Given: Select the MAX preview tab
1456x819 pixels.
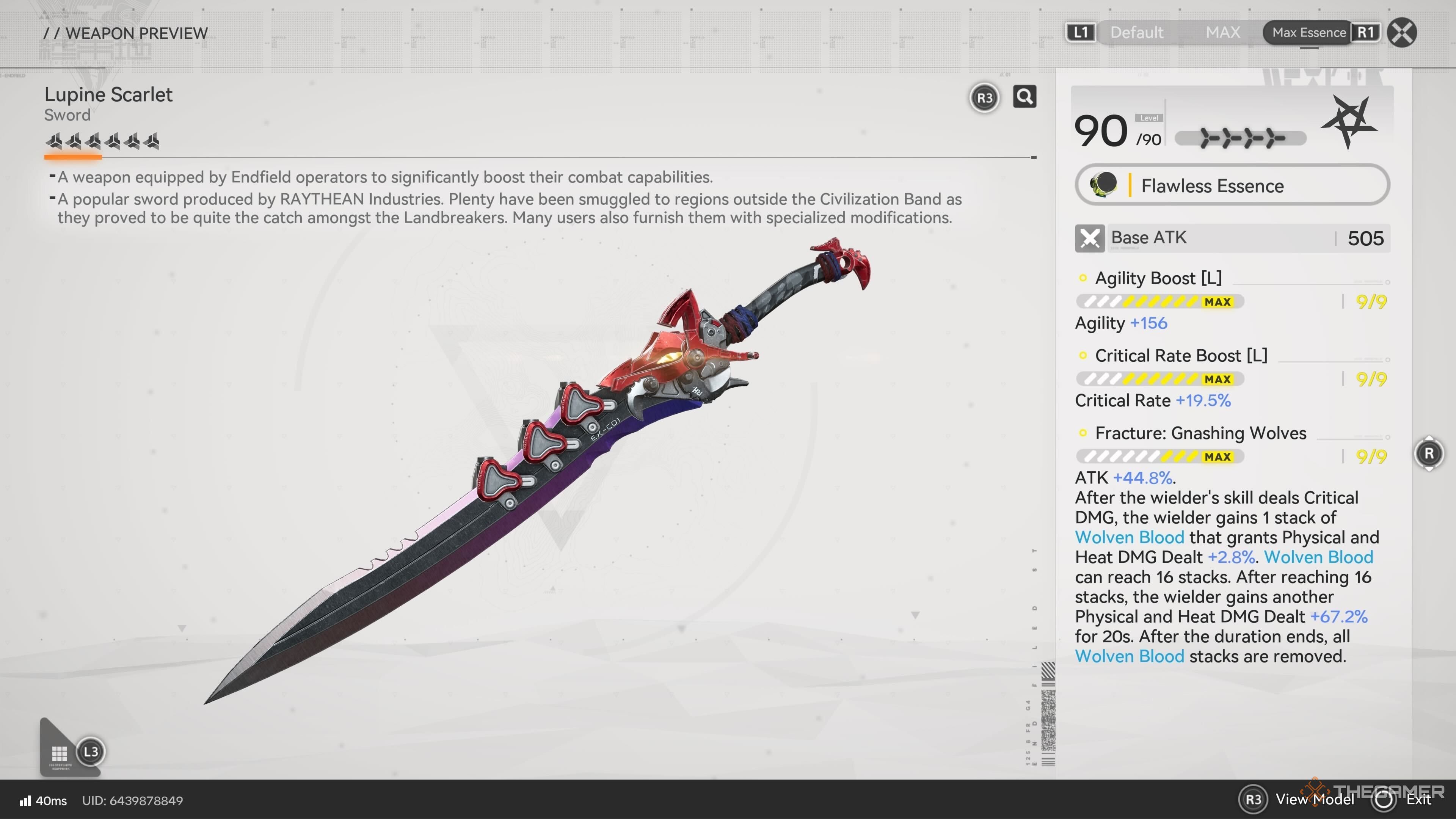Looking at the screenshot, I should 1222,32.
